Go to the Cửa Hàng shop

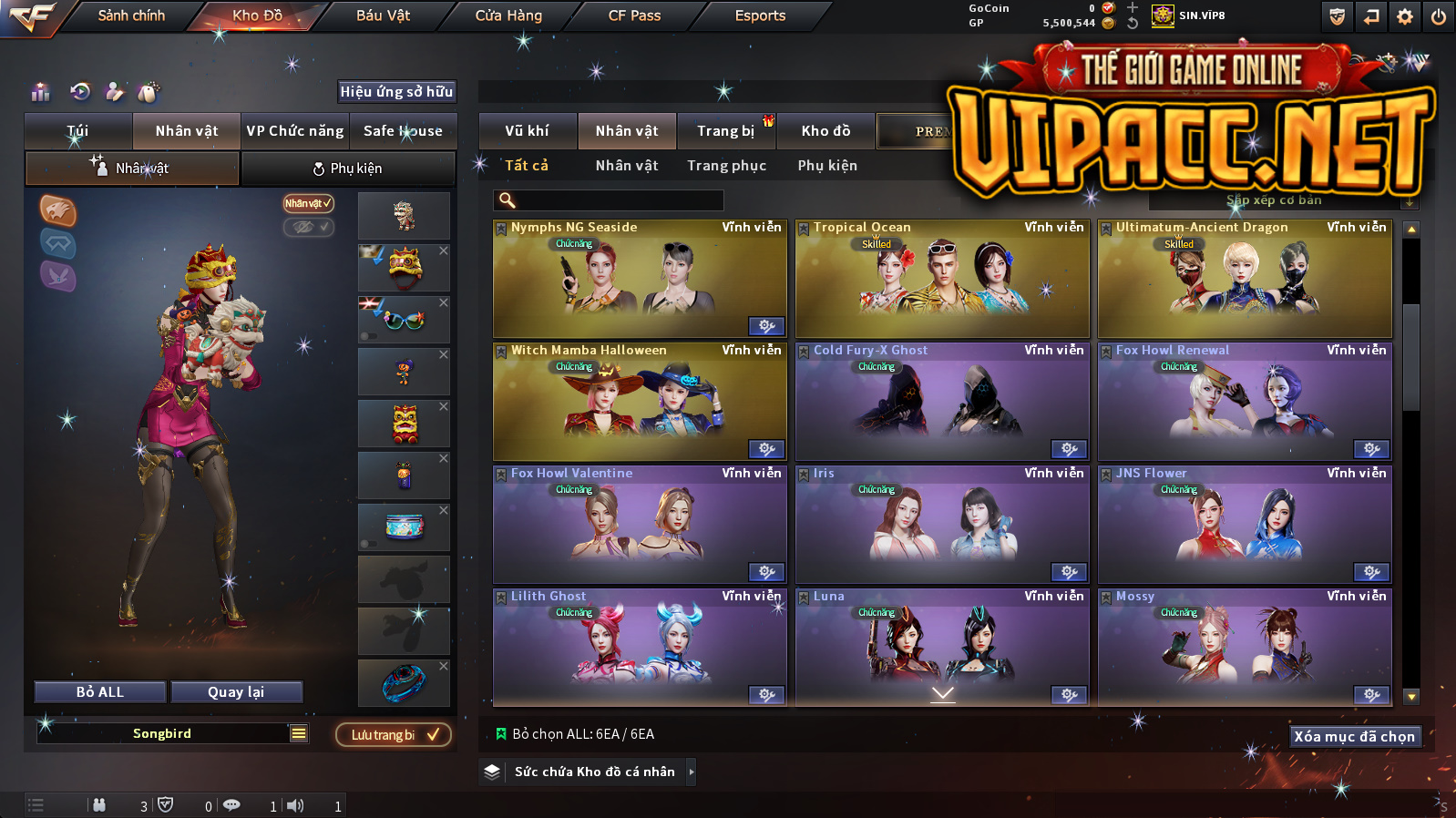tap(508, 15)
